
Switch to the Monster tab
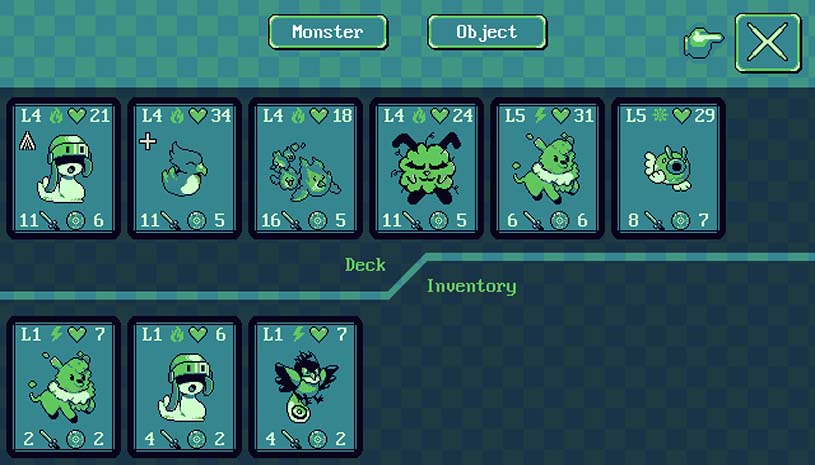pyautogui.click(x=327, y=32)
